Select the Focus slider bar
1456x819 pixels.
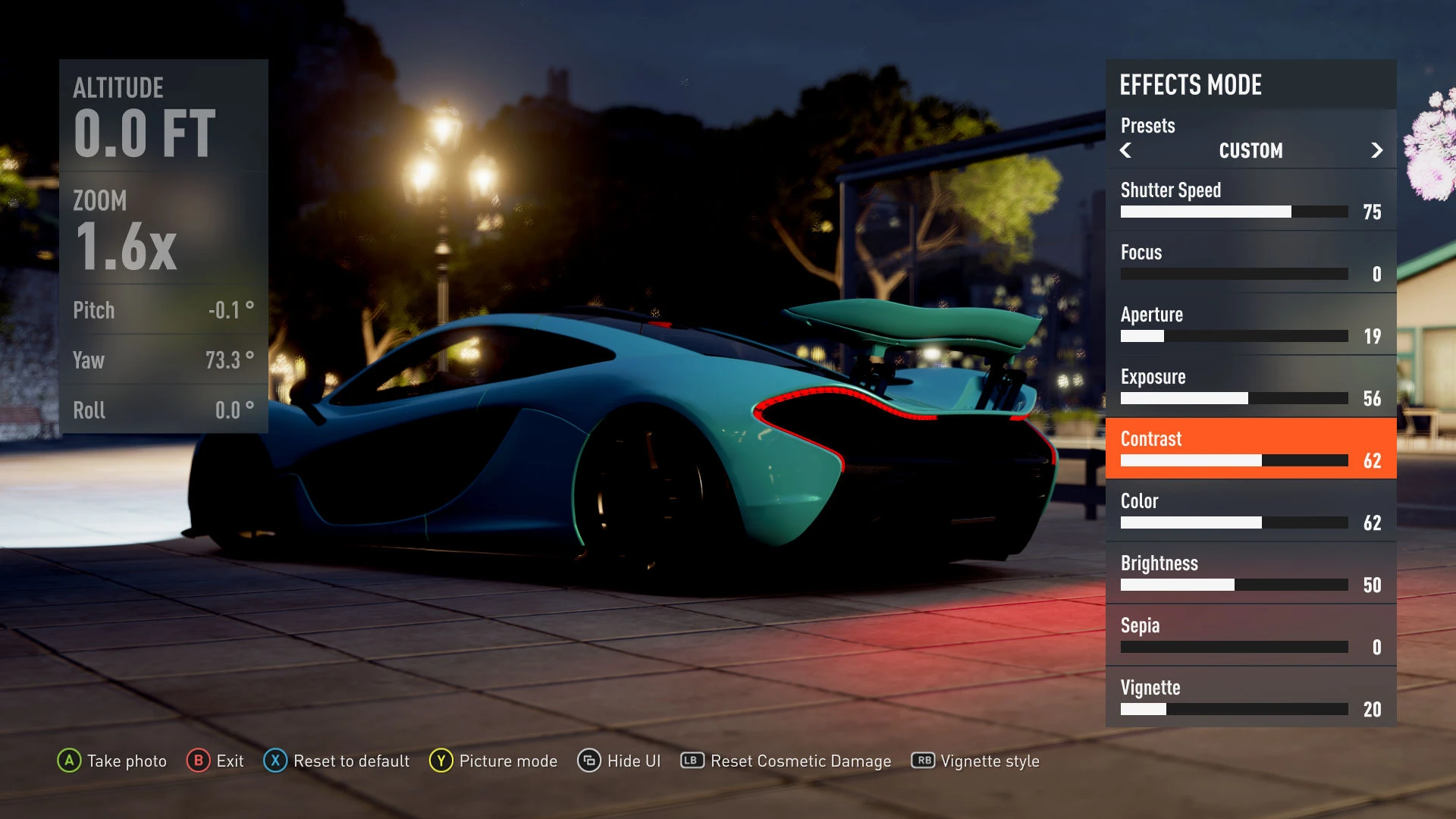(1234, 274)
